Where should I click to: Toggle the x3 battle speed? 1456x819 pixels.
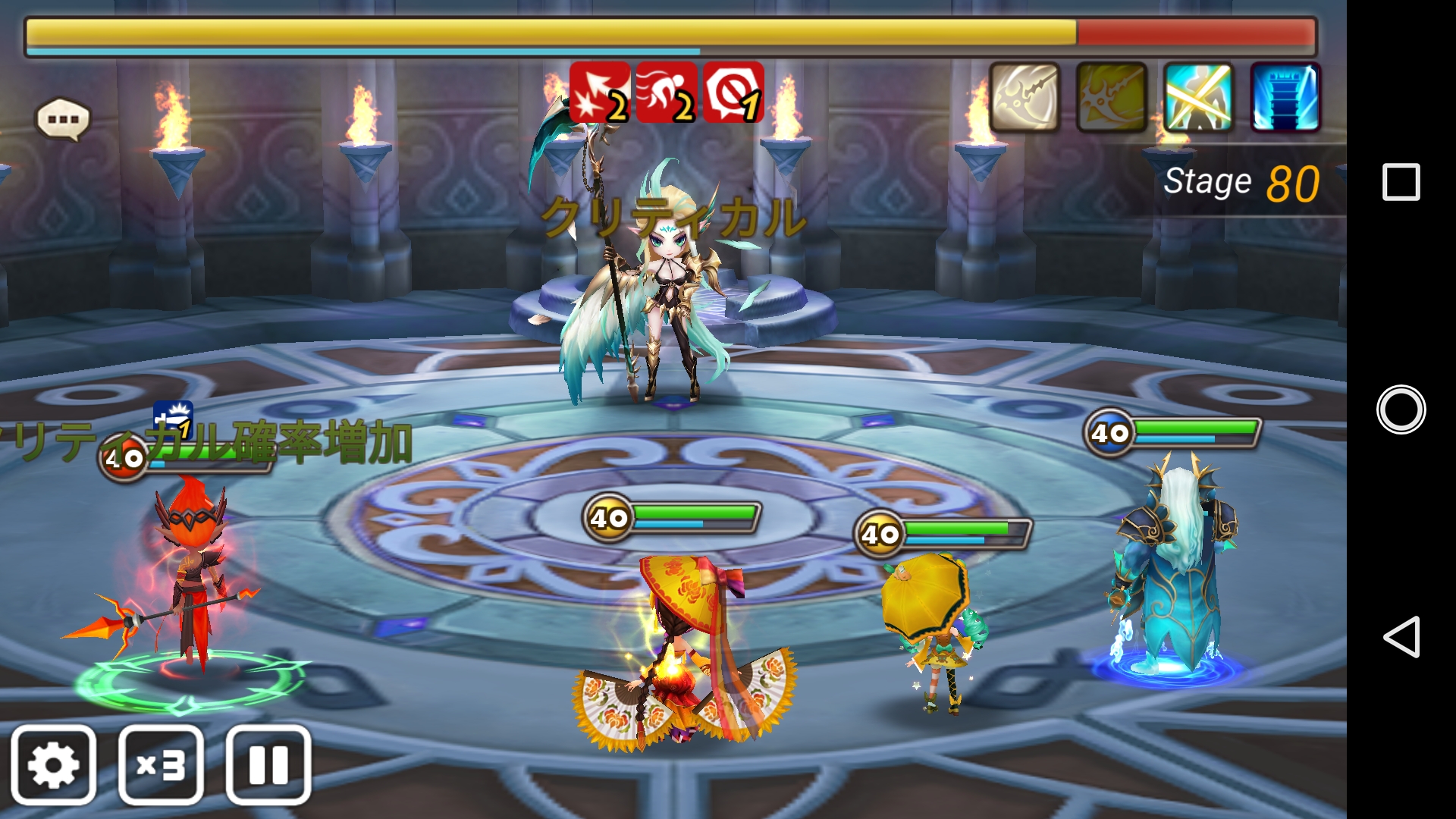pos(161,764)
